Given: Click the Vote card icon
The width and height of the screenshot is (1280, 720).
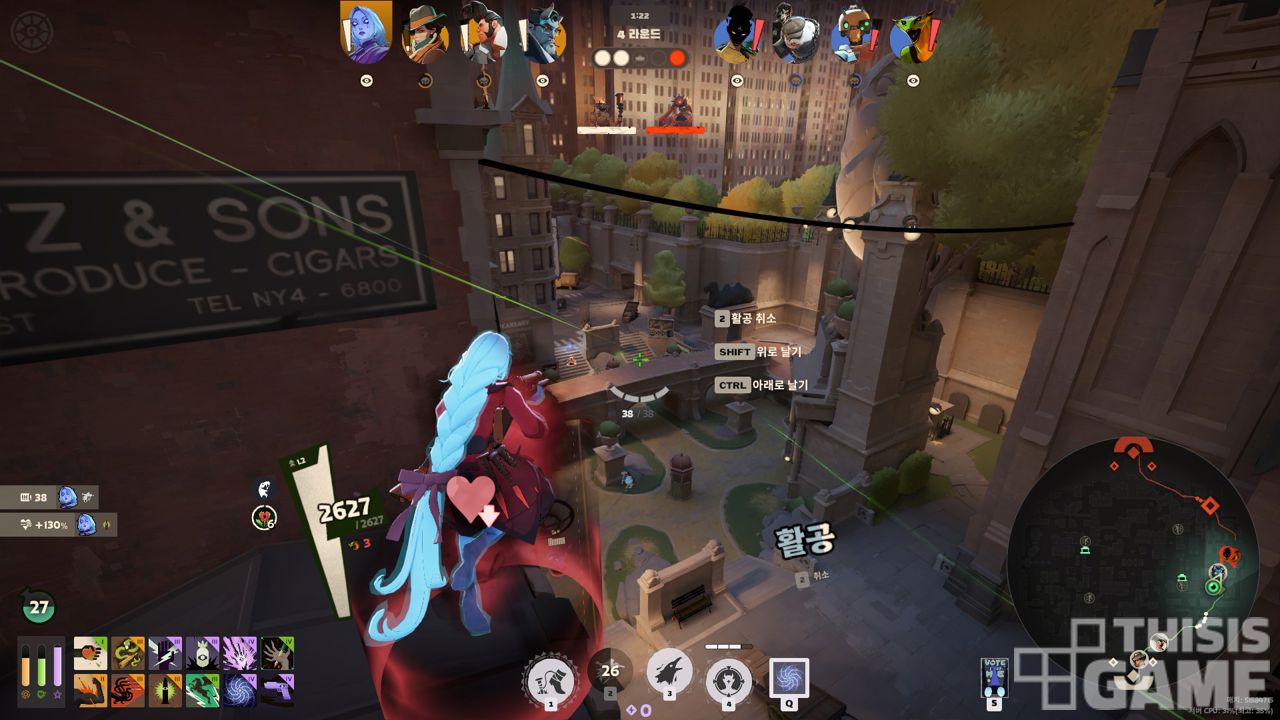Looking at the screenshot, I should click(x=994, y=677).
